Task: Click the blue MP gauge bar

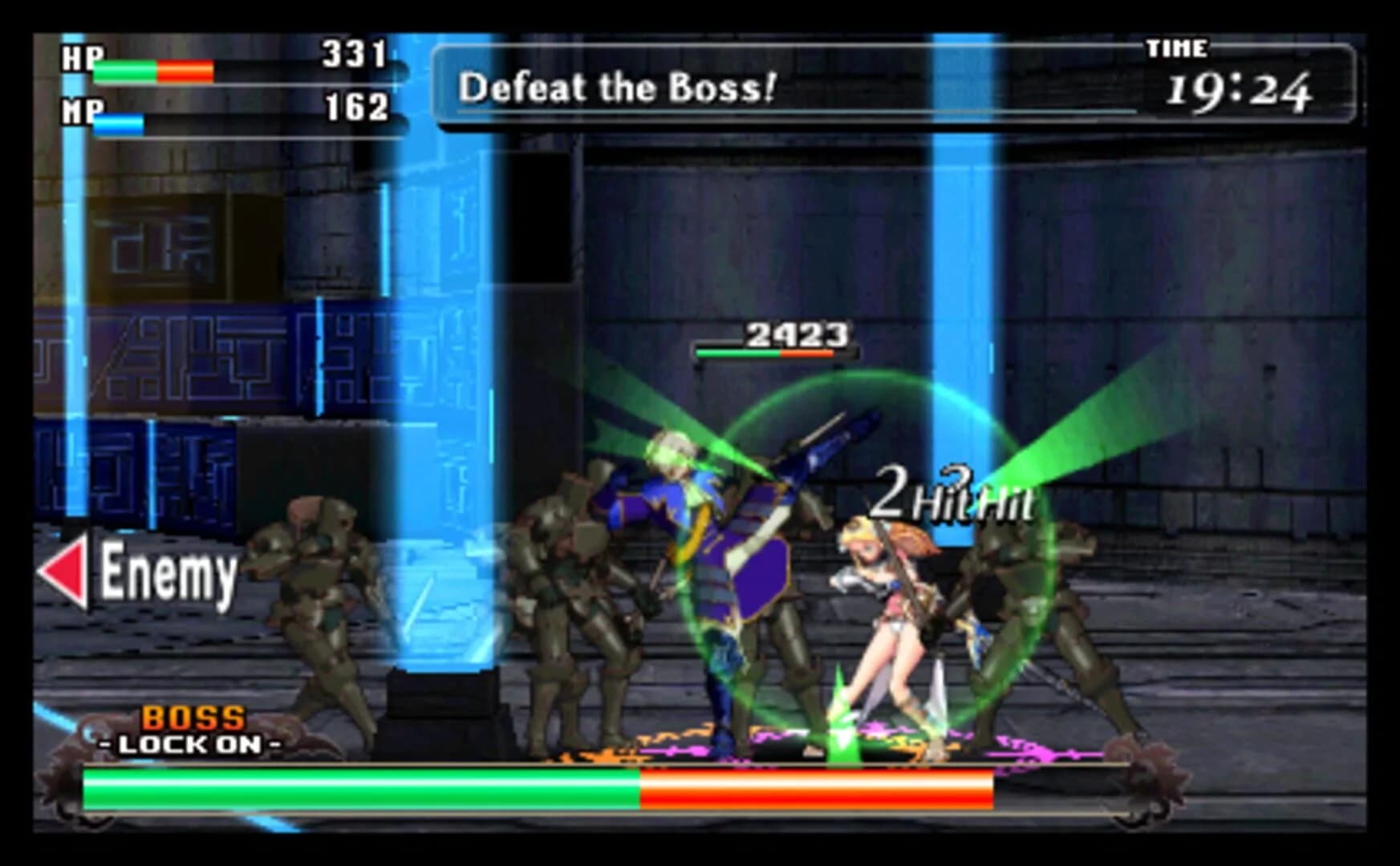Action: 120,122
